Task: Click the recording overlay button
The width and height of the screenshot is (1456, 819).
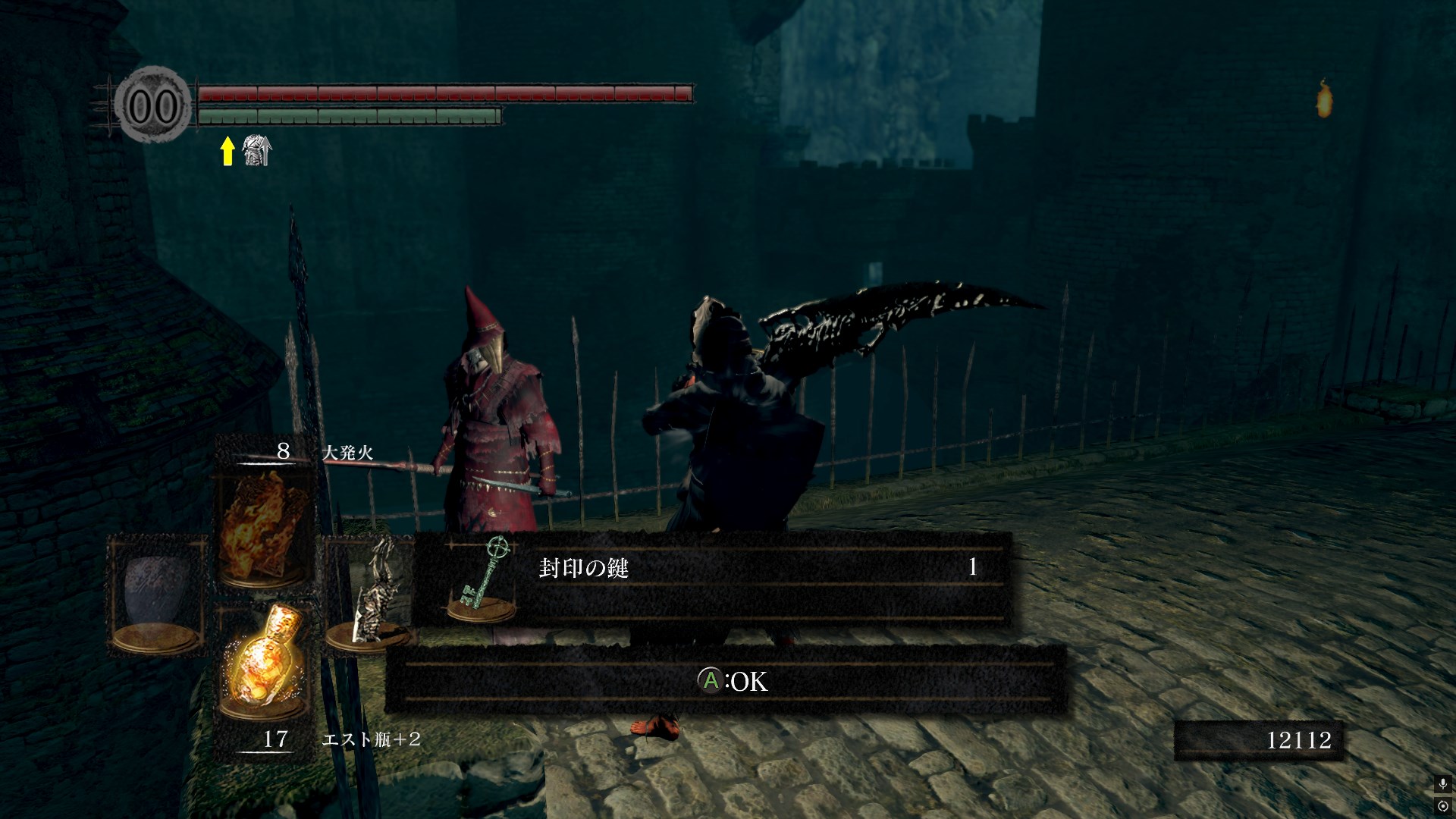Action: pos(1442,806)
